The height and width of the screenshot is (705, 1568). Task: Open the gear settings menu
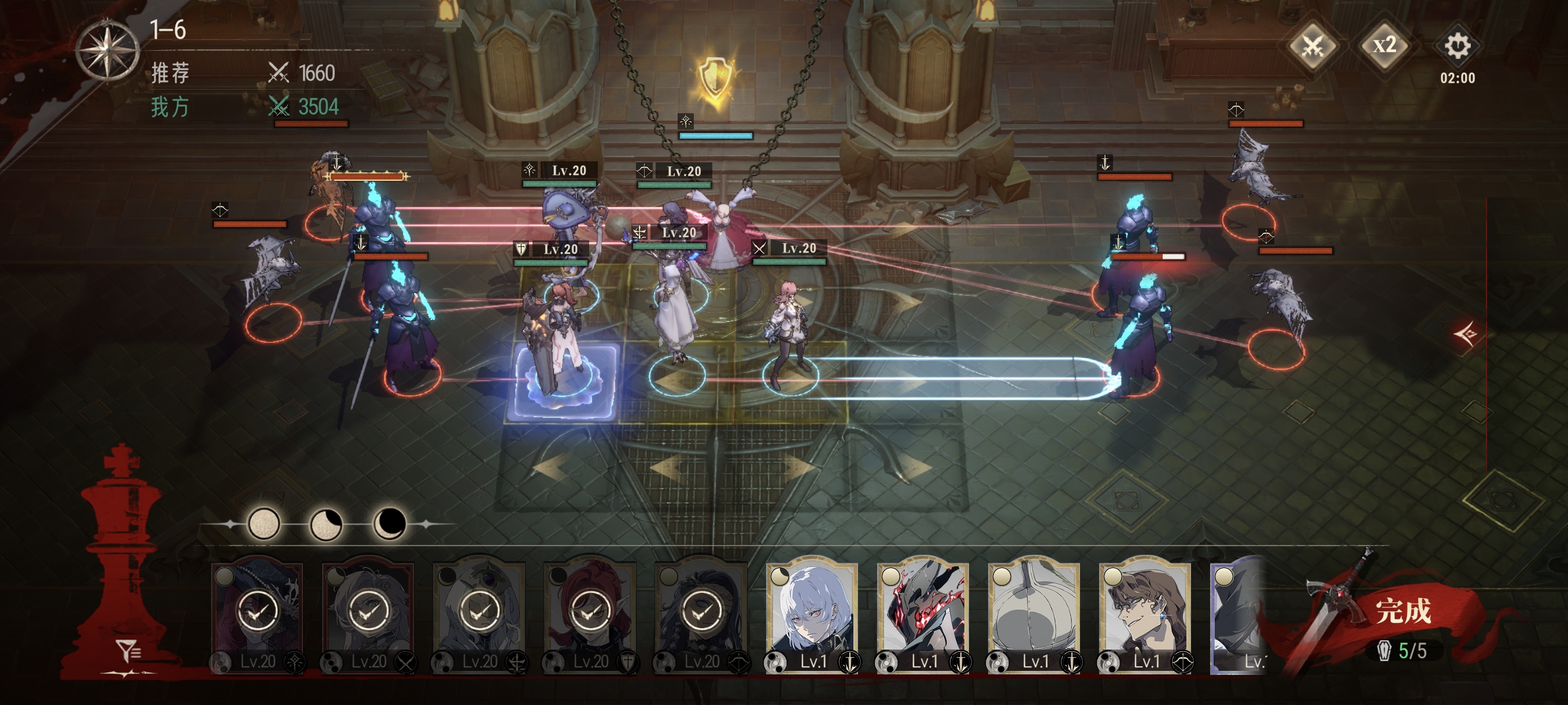(x=1457, y=46)
